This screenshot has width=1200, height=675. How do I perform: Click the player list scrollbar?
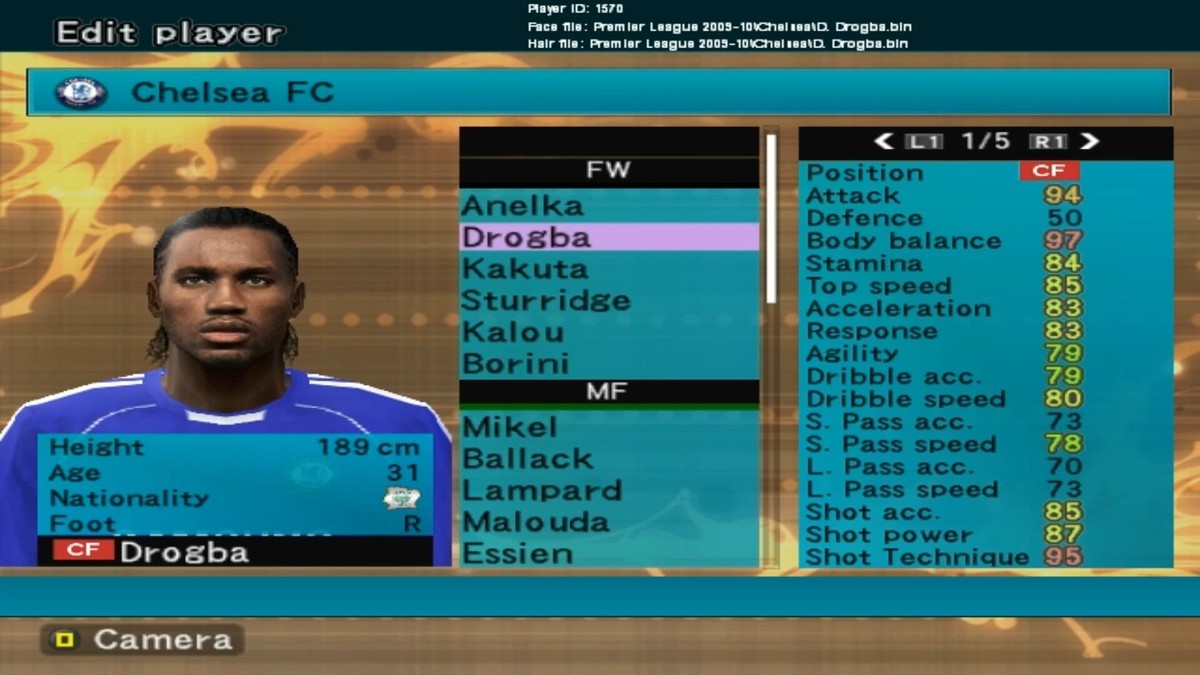click(x=771, y=218)
